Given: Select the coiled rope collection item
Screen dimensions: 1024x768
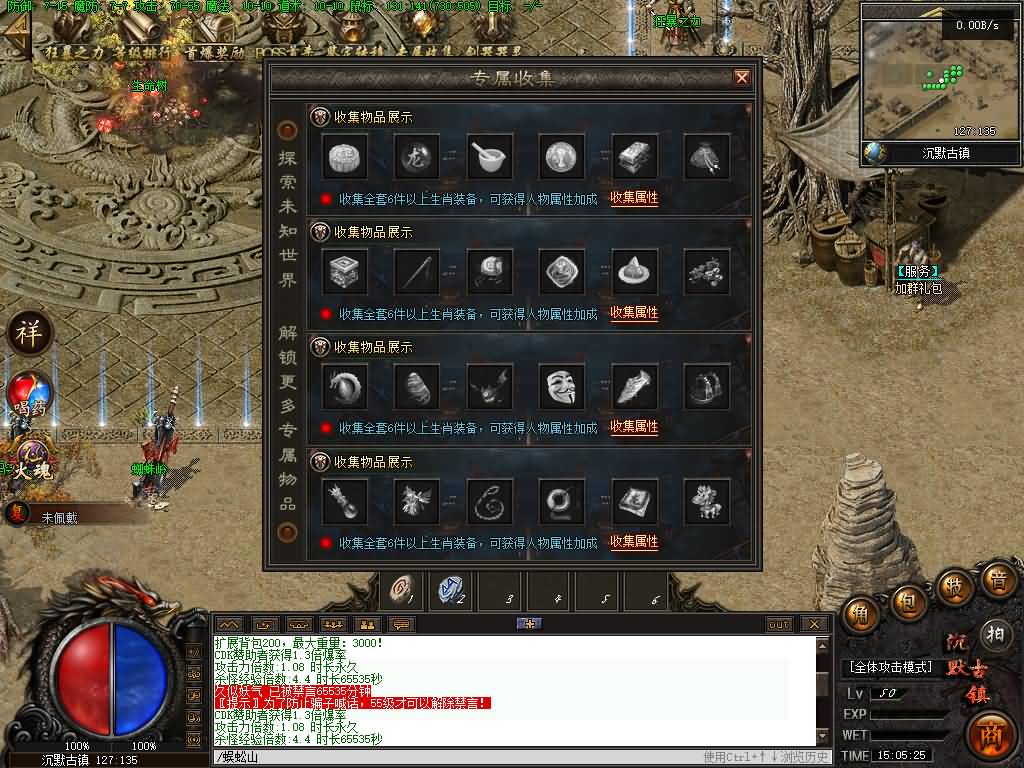Looking at the screenshot, I should click(490, 500).
